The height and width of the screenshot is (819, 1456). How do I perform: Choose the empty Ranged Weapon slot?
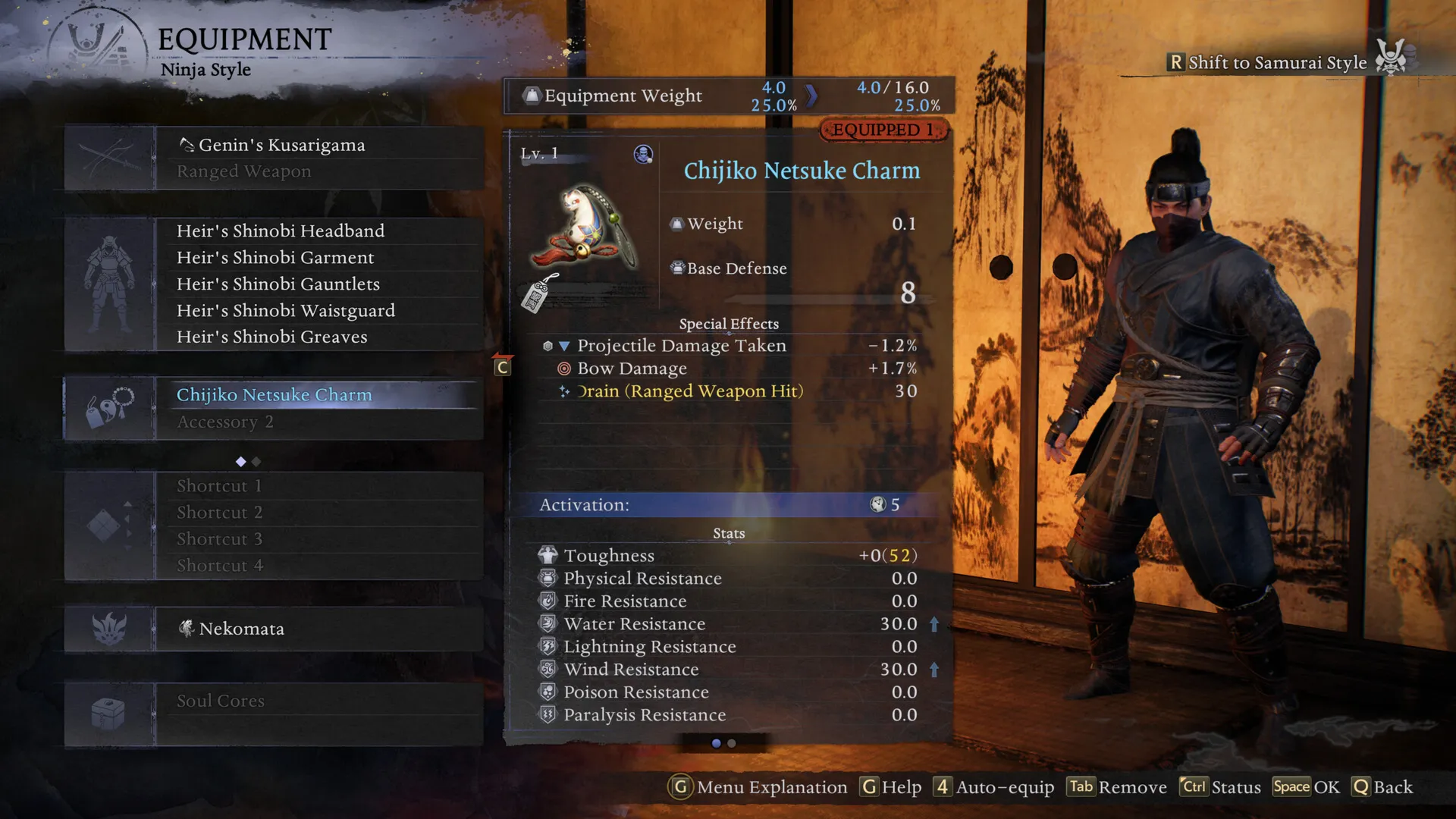click(x=243, y=171)
